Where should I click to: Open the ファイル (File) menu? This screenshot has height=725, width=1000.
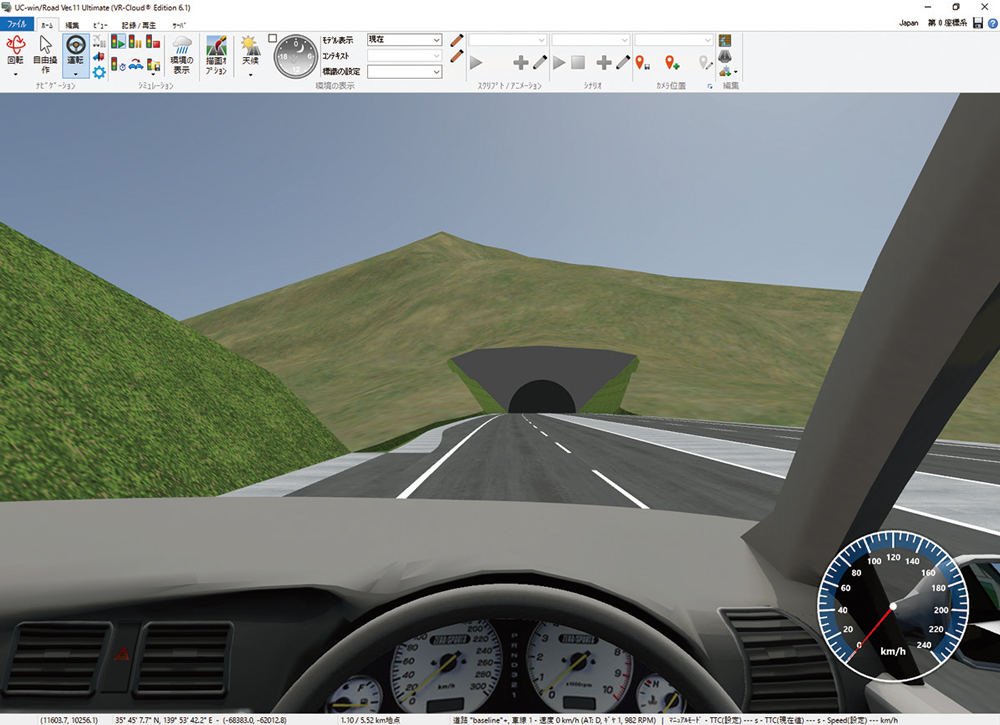pos(17,24)
